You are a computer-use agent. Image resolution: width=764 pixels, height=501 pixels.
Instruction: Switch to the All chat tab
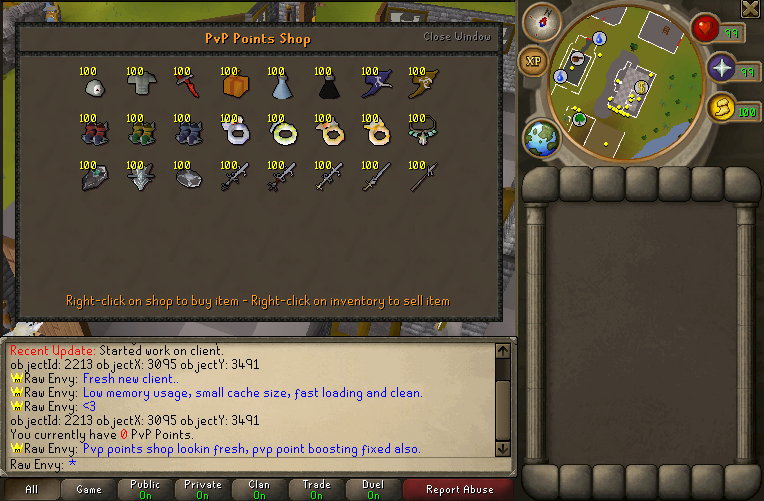coord(31,490)
